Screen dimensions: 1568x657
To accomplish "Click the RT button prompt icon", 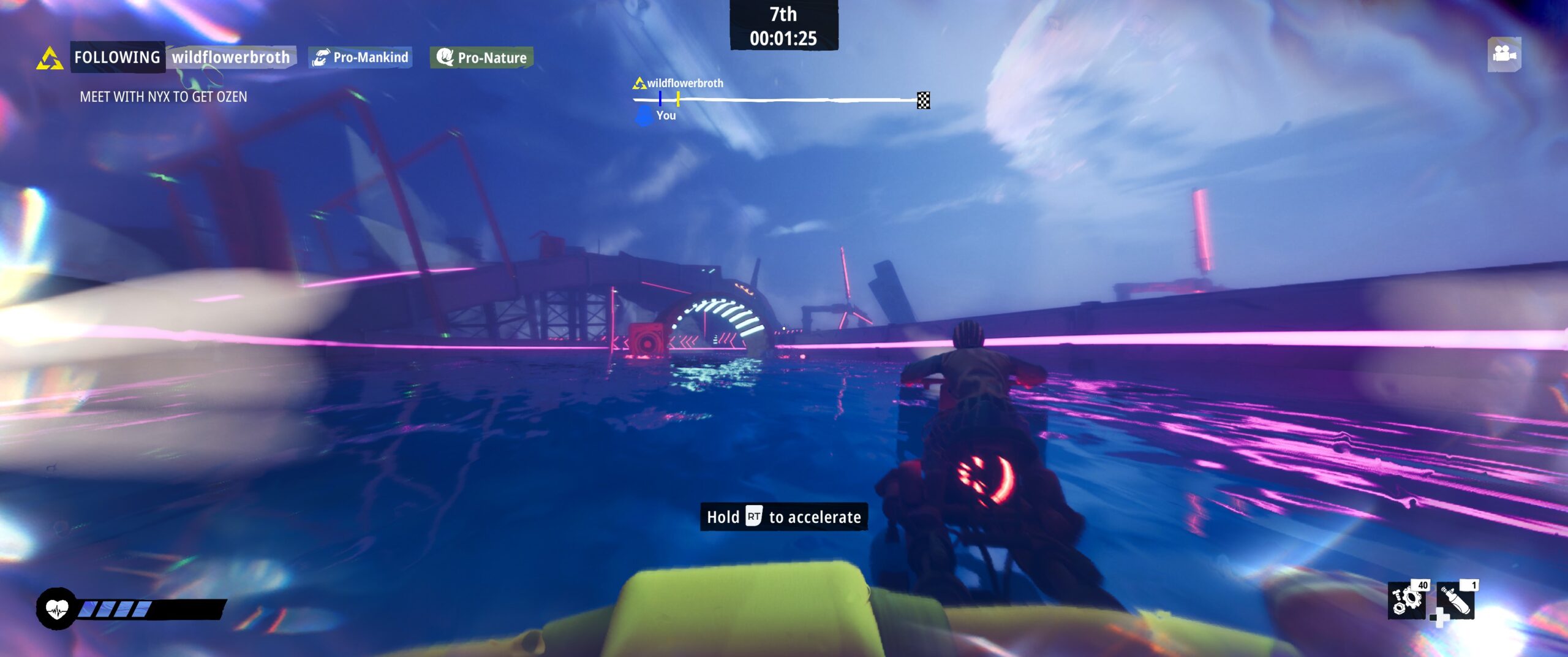I will tap(753, 517).
